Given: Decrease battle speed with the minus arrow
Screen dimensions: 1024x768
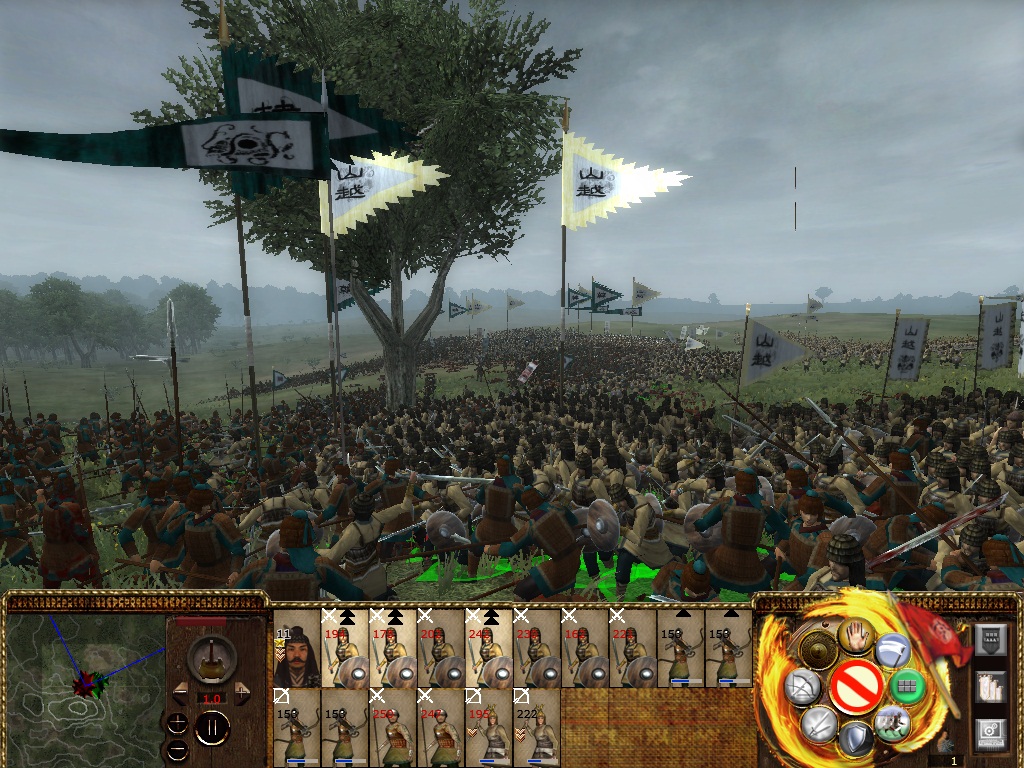Looking at the screenshot, I should (x=181, y=693).
